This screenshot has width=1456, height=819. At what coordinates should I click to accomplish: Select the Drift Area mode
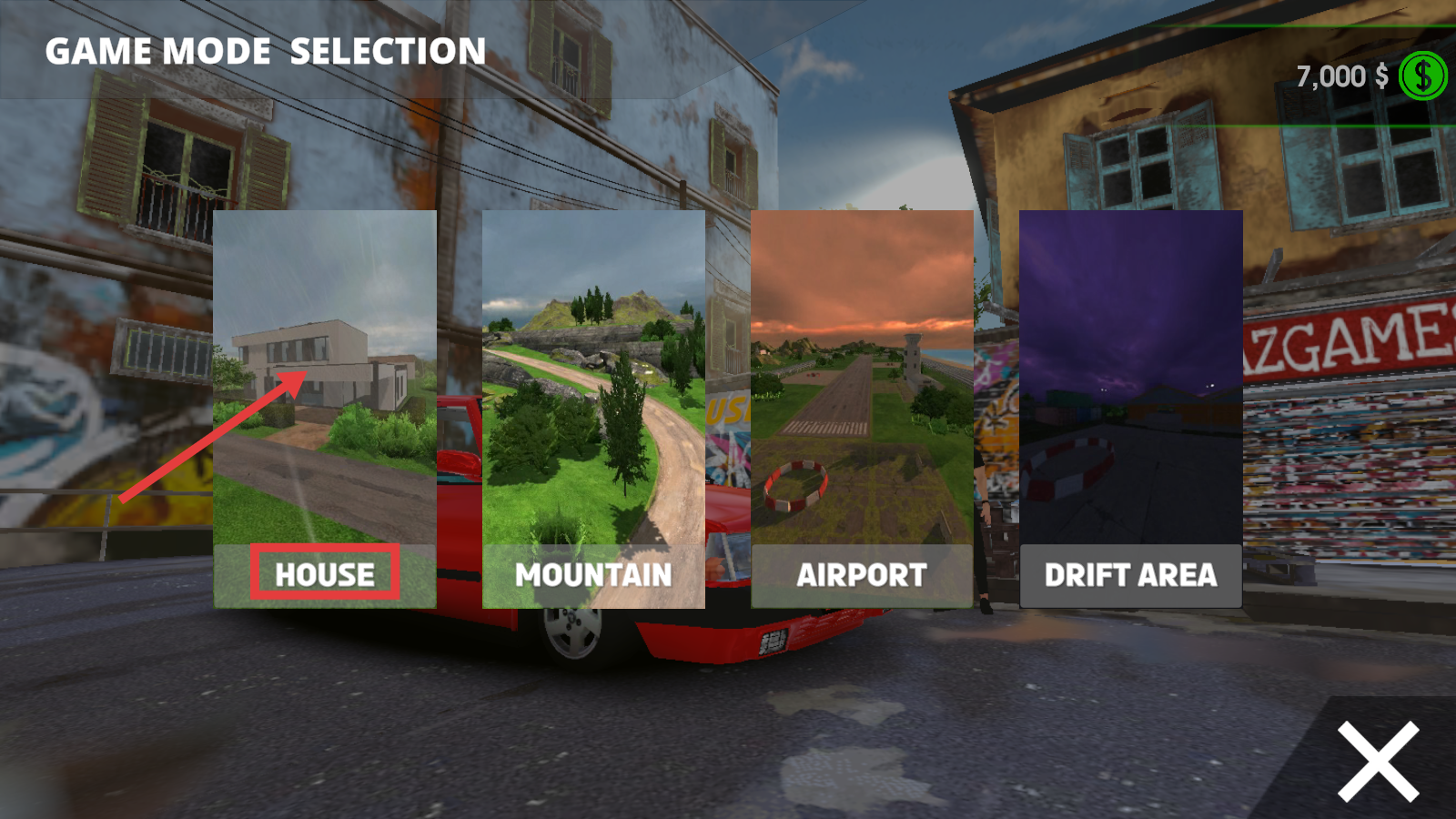(x=1130, y=409)
